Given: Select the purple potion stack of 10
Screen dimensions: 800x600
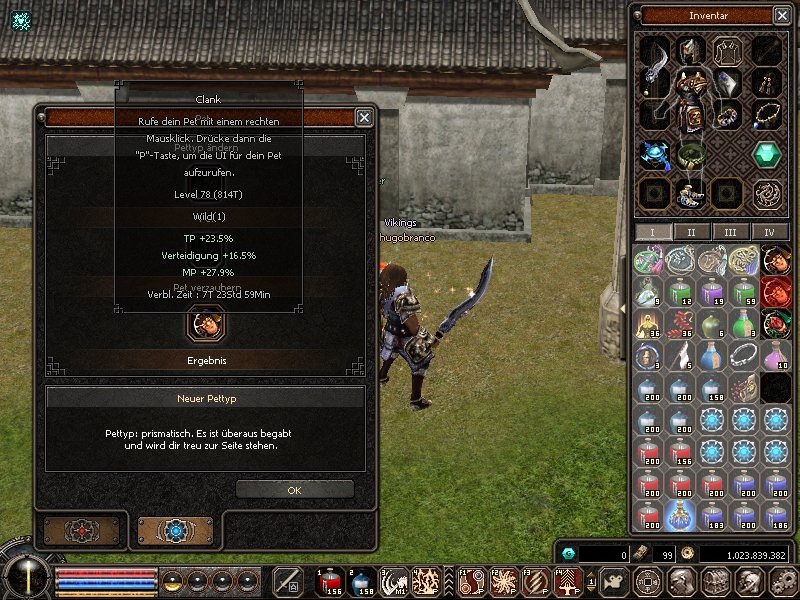Looking at the screenshot, I should 776,356.
